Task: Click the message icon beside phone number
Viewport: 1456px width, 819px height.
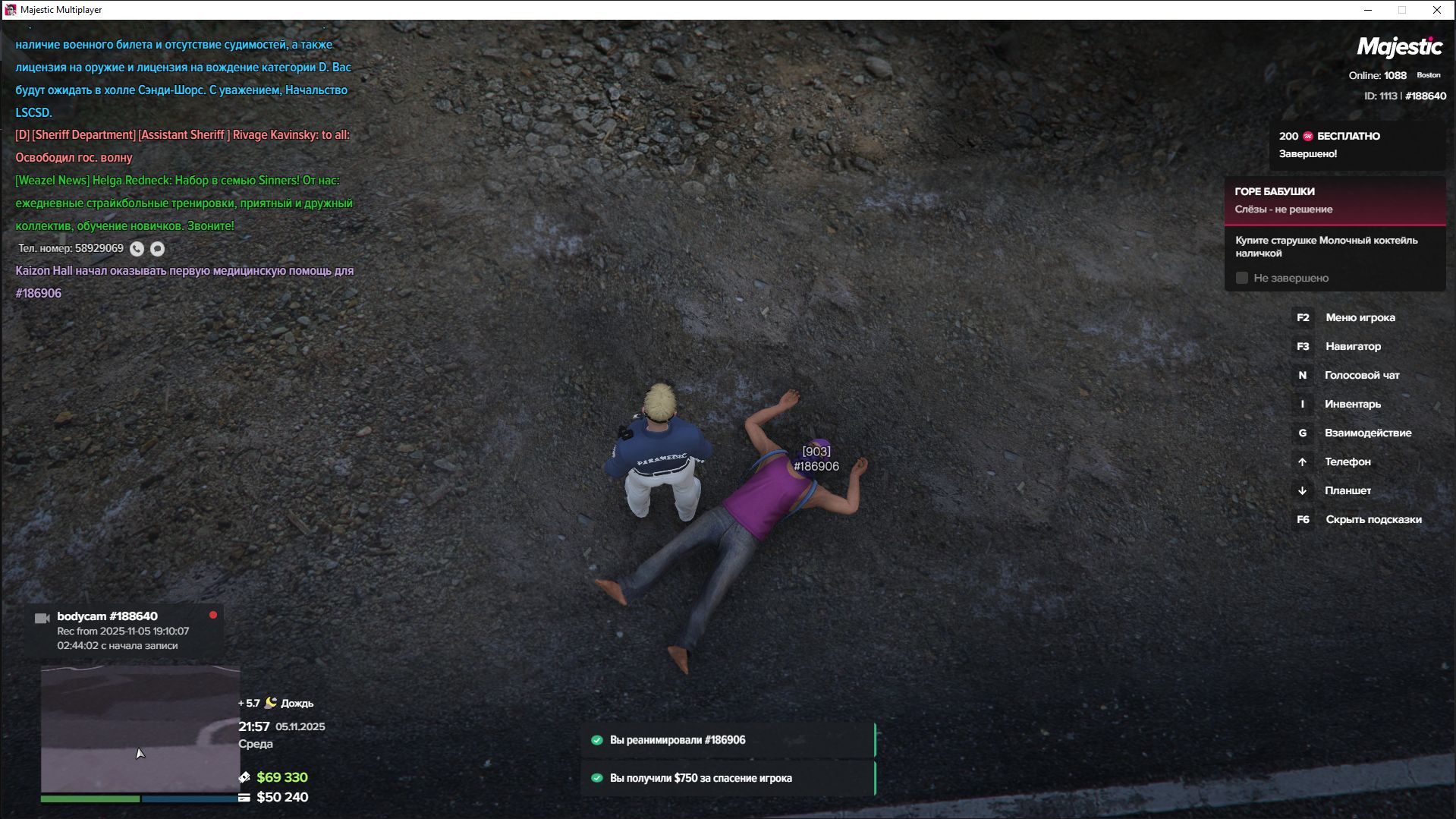Action: [x=157, y=249]
